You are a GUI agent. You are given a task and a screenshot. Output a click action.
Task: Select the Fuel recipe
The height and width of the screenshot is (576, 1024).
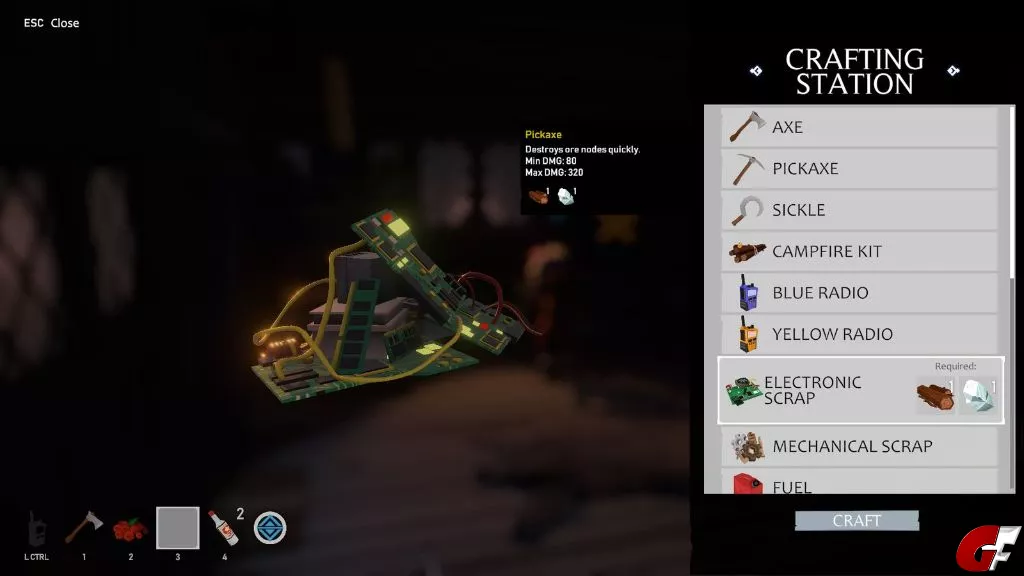pyautogui.click(x=860, y=484)
